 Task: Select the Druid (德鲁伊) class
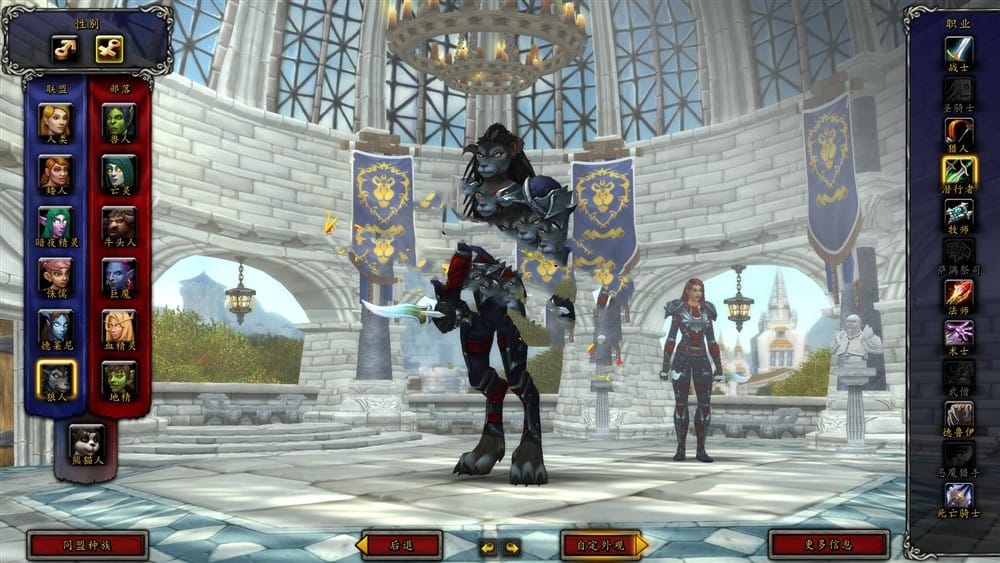pyautogui.click(x=959, y=414)
